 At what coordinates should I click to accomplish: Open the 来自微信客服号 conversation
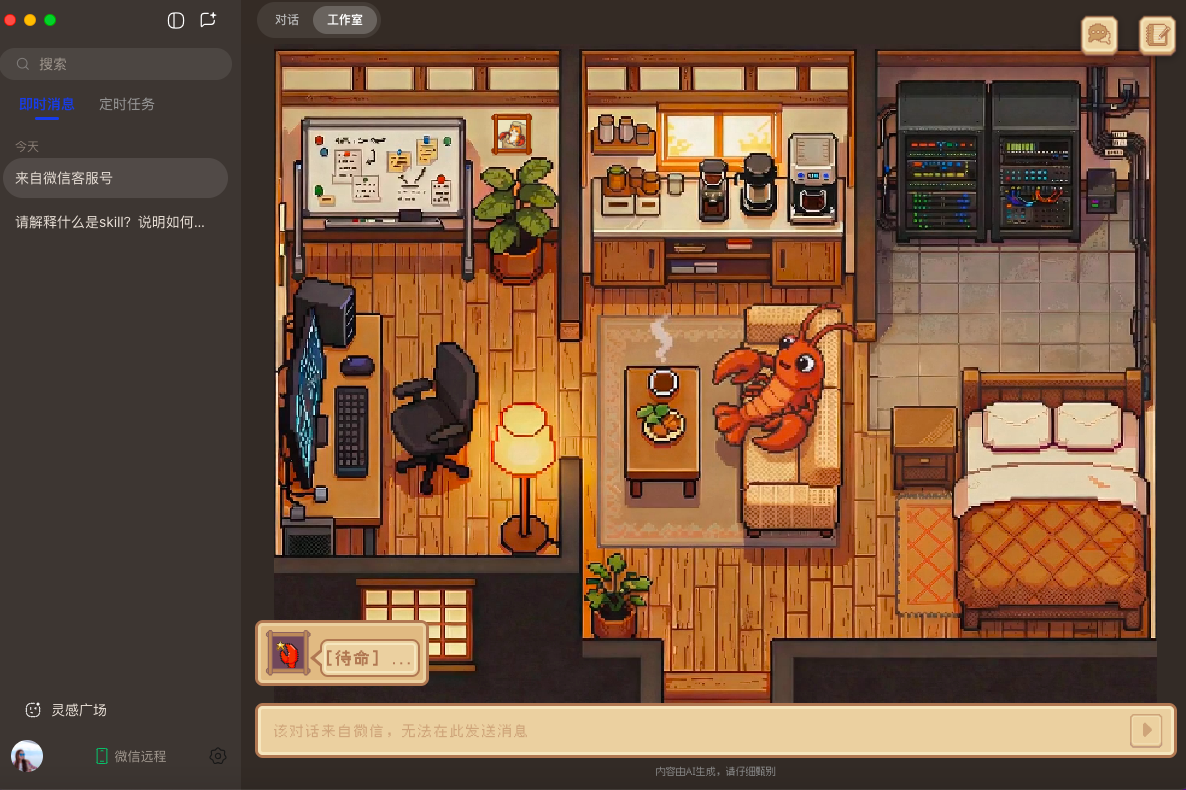tap(114, 178)
